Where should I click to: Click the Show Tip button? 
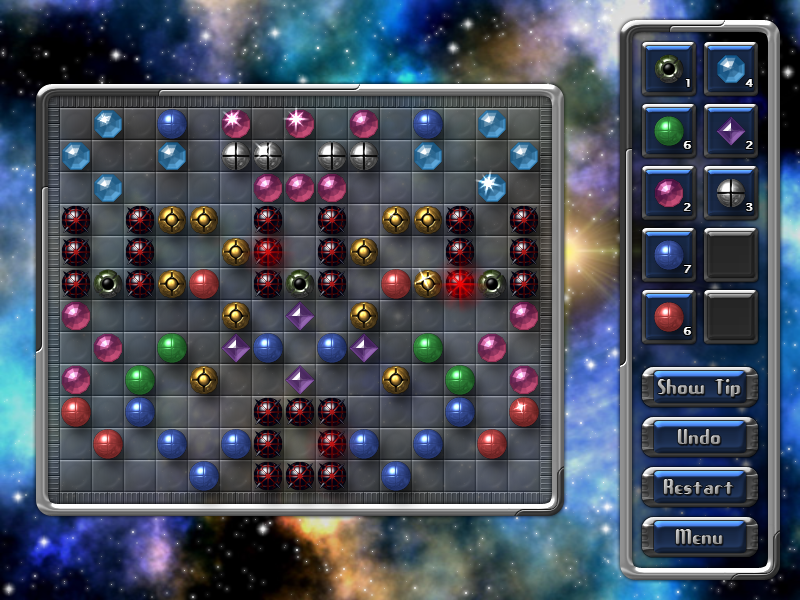[x=699, y=388]
